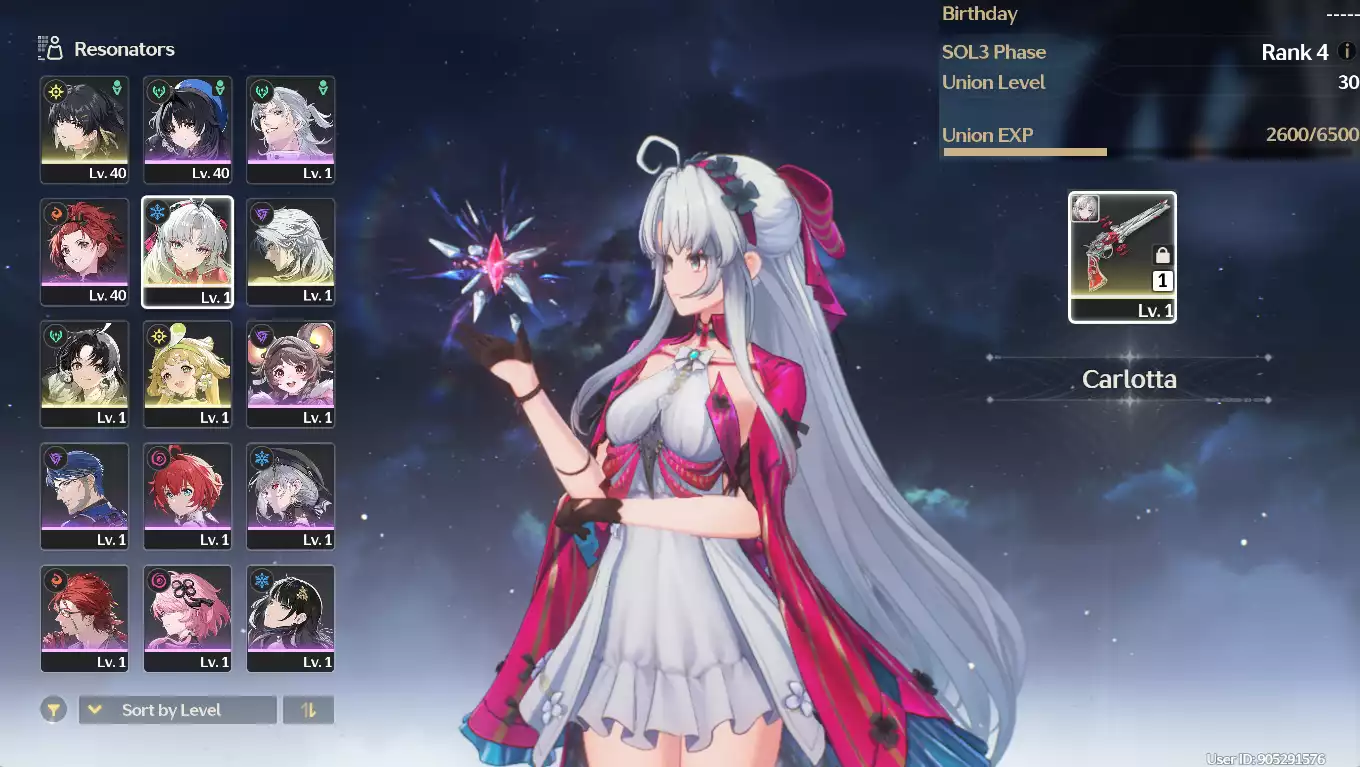
Task: Open Carlotta's equipped pistol weapon slot
Action: pos(1122,257)
